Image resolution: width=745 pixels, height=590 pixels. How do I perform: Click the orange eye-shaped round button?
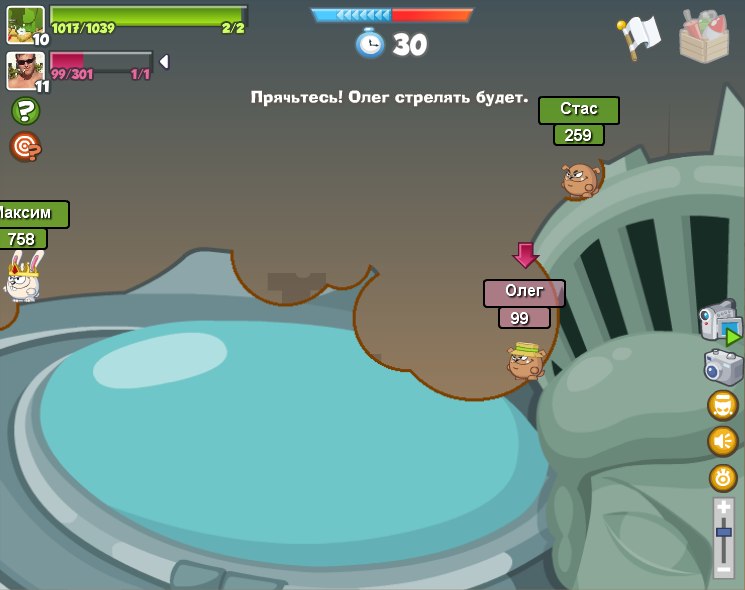(x=723, y=477)
